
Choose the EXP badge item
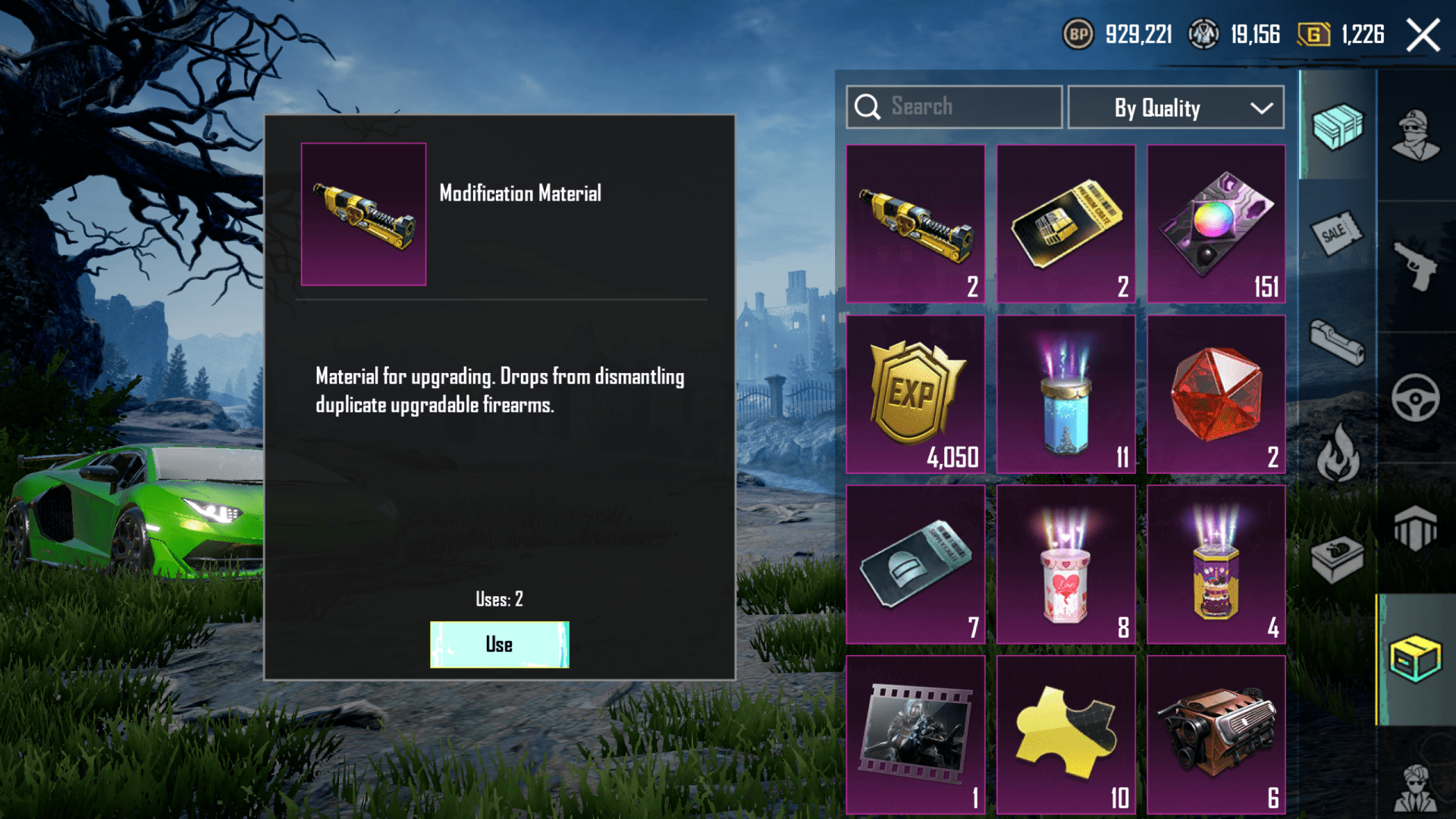tap(915, 394)
